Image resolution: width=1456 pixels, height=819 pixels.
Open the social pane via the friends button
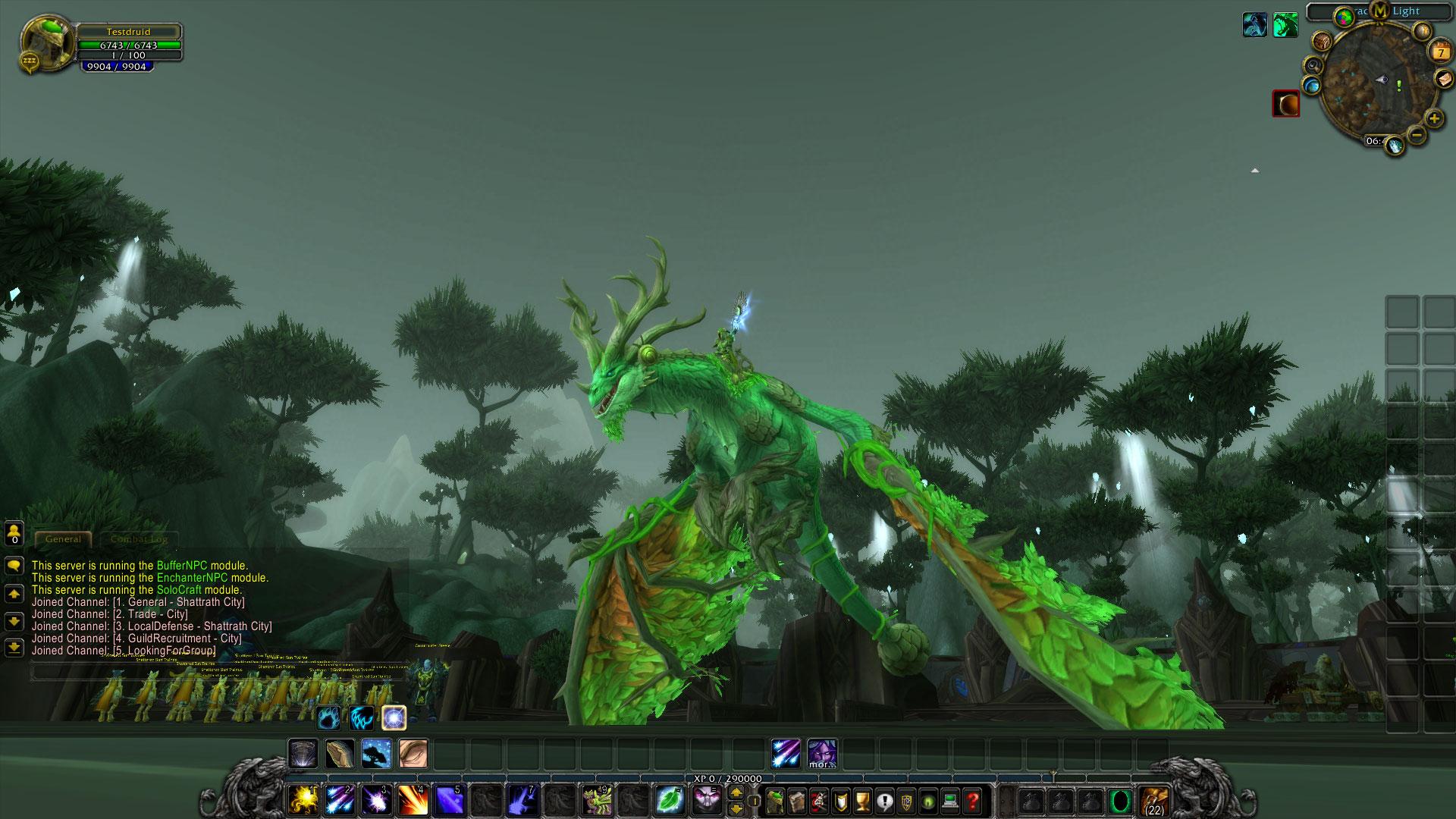(13, 533)
